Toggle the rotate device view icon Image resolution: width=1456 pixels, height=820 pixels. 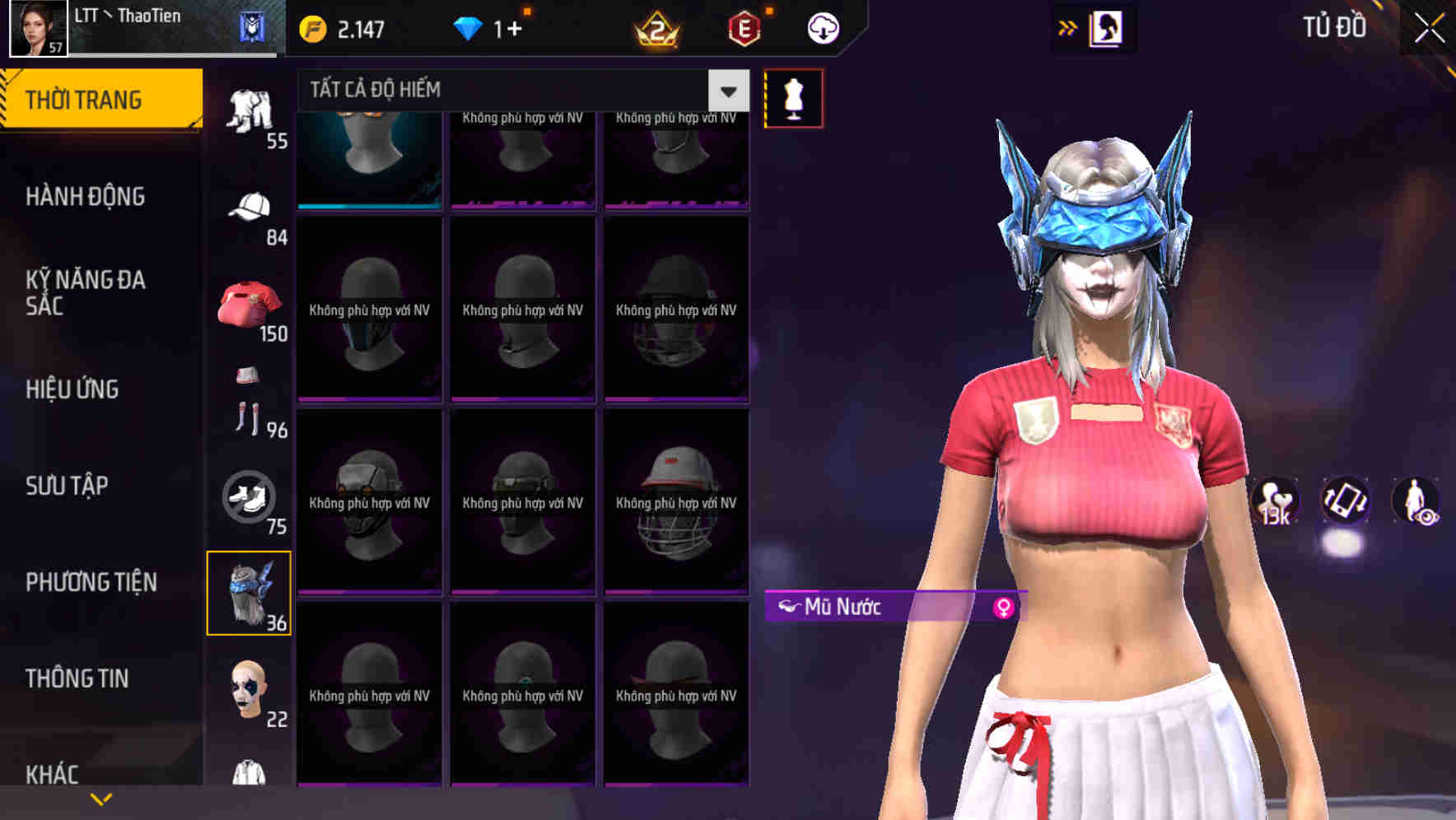tap(1346, 503)
